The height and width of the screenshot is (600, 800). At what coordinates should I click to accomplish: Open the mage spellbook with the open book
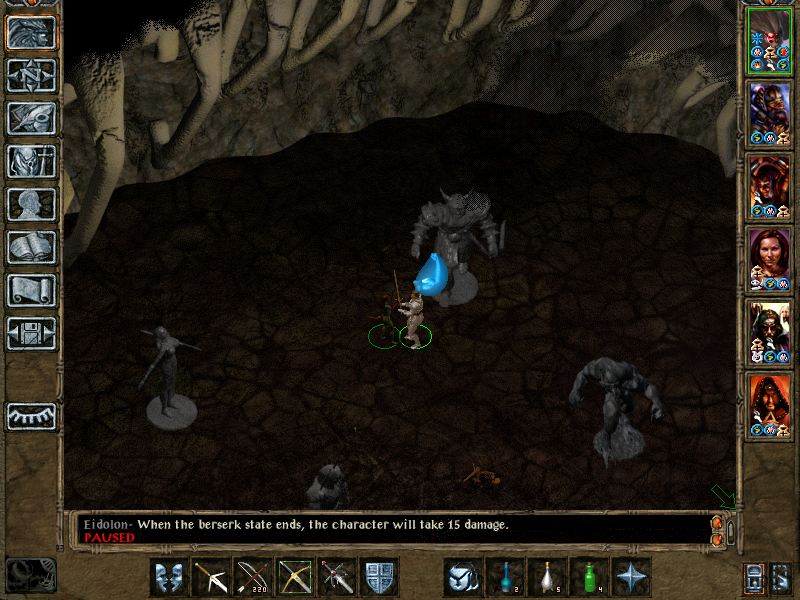(x=31, y=246)
